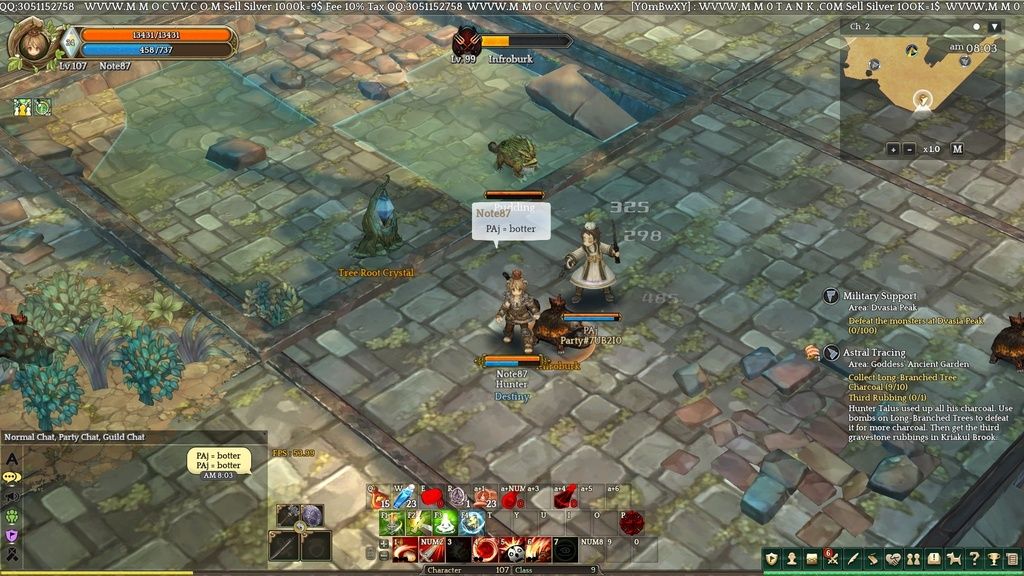1024x576 pixels.
Task: Open the help question mark menu
Action: [x=974, y=558]
